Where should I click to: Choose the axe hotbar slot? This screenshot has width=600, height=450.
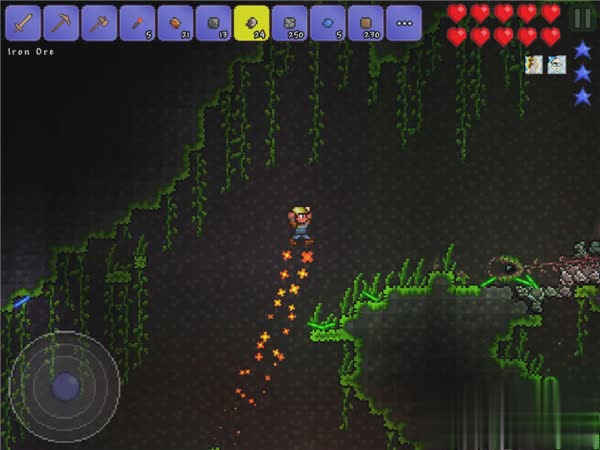100,22
